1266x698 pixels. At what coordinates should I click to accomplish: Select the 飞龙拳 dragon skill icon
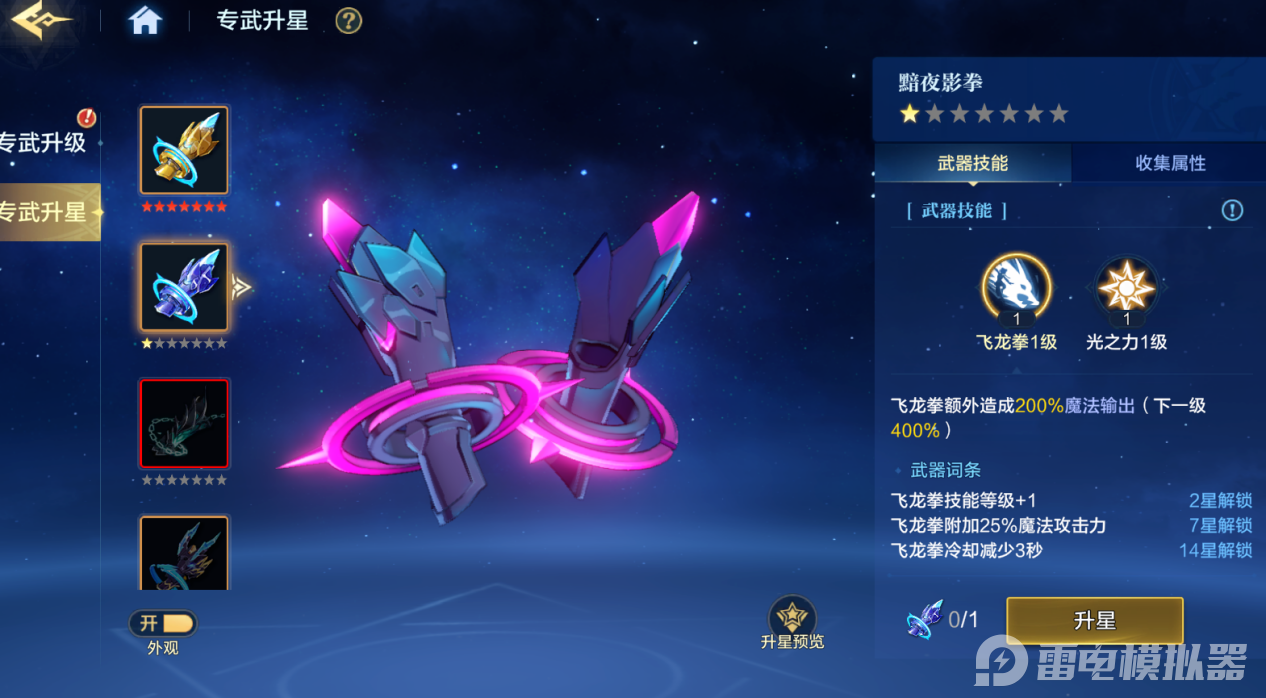tap(1016, 286)
